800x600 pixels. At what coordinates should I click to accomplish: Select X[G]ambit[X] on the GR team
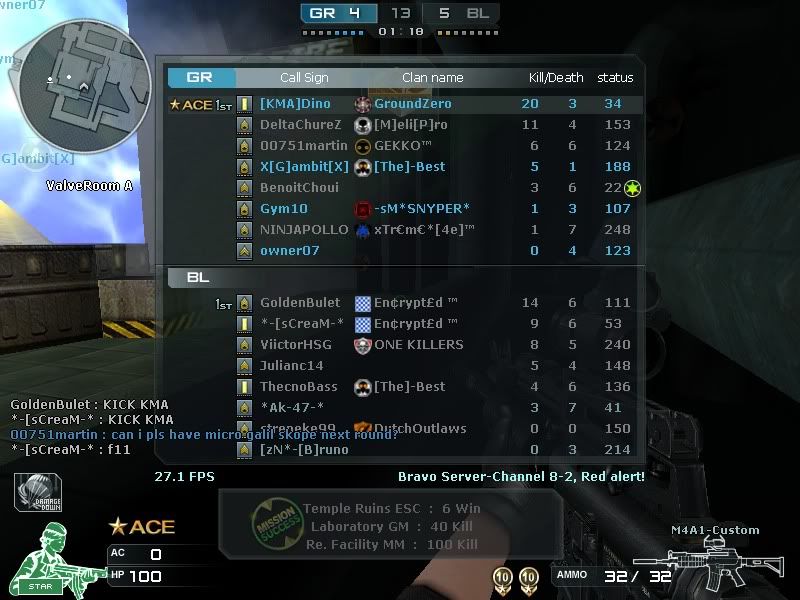pyautogui.click(x=304, y=167)
